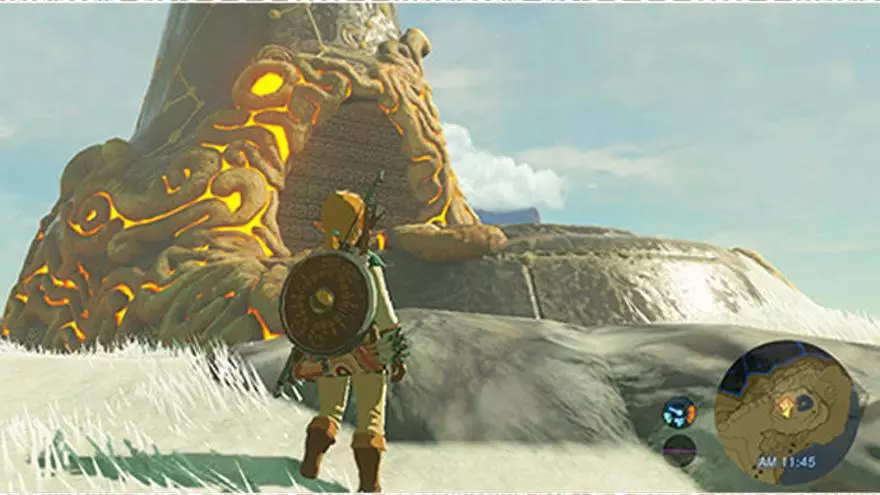Select the noise meter circle below the weather icon
880x495 pixels.
[679, 449]
